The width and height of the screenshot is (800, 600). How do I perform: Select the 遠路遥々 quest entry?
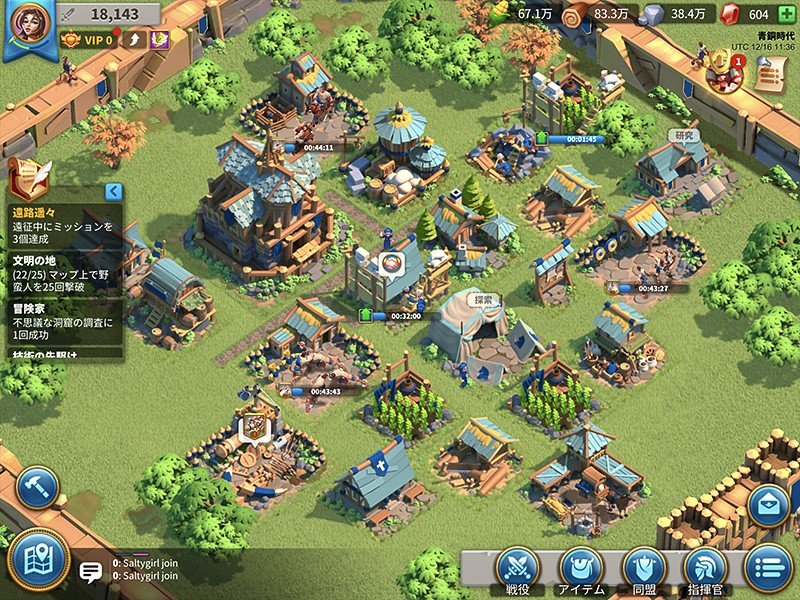click(x=62, y=227)
